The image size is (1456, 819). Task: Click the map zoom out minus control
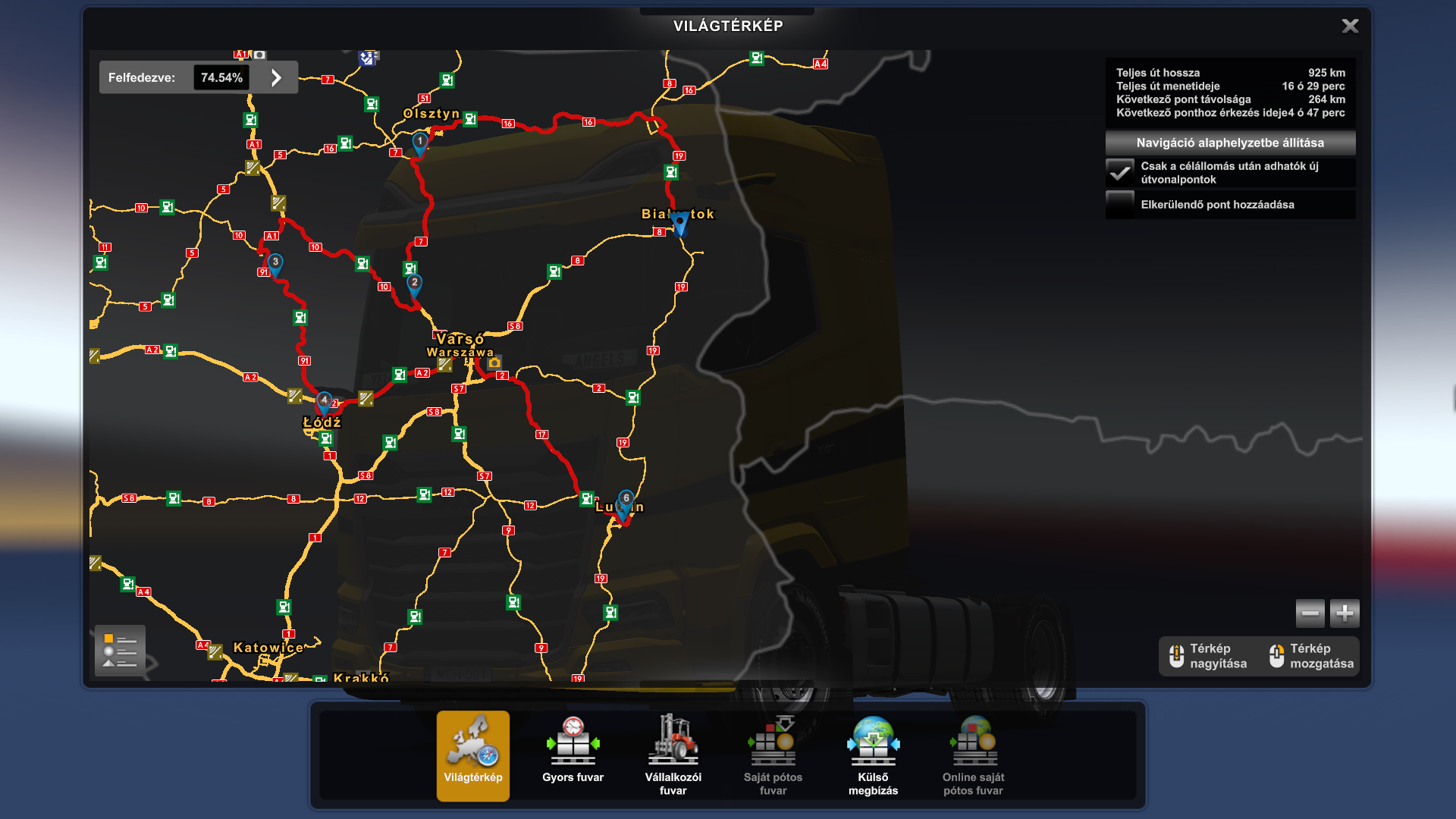pos(1310,613)
